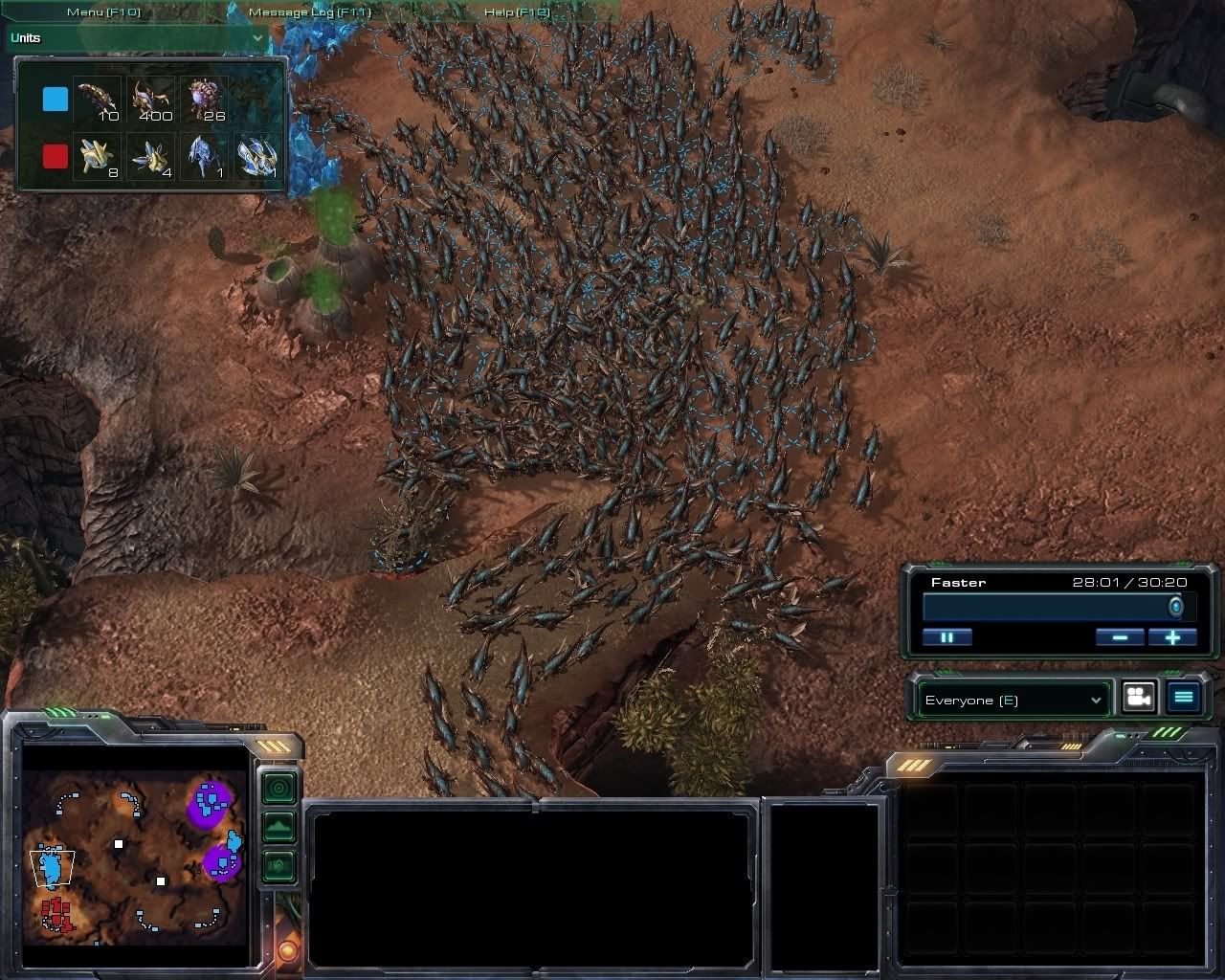Increase replay speed with plus button
The height and width of the screenshot is (980, 1225).
[1172, 637]
